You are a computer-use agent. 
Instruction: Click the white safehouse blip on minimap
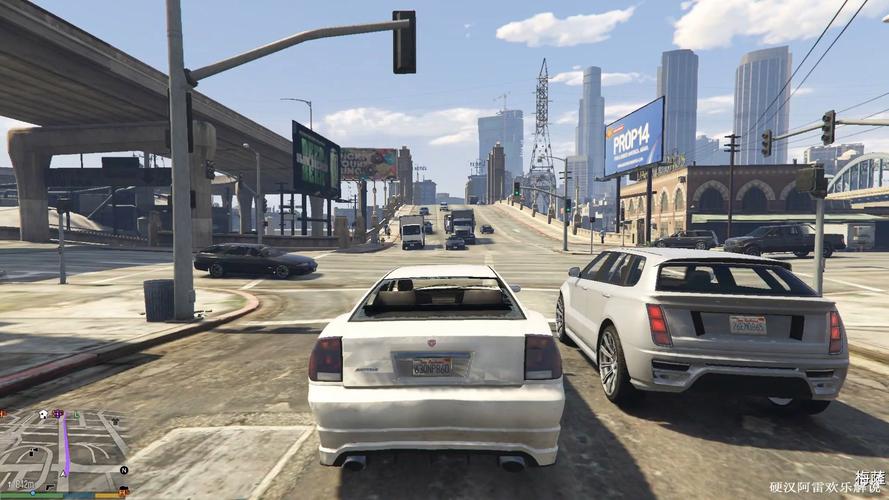[43, 414]
